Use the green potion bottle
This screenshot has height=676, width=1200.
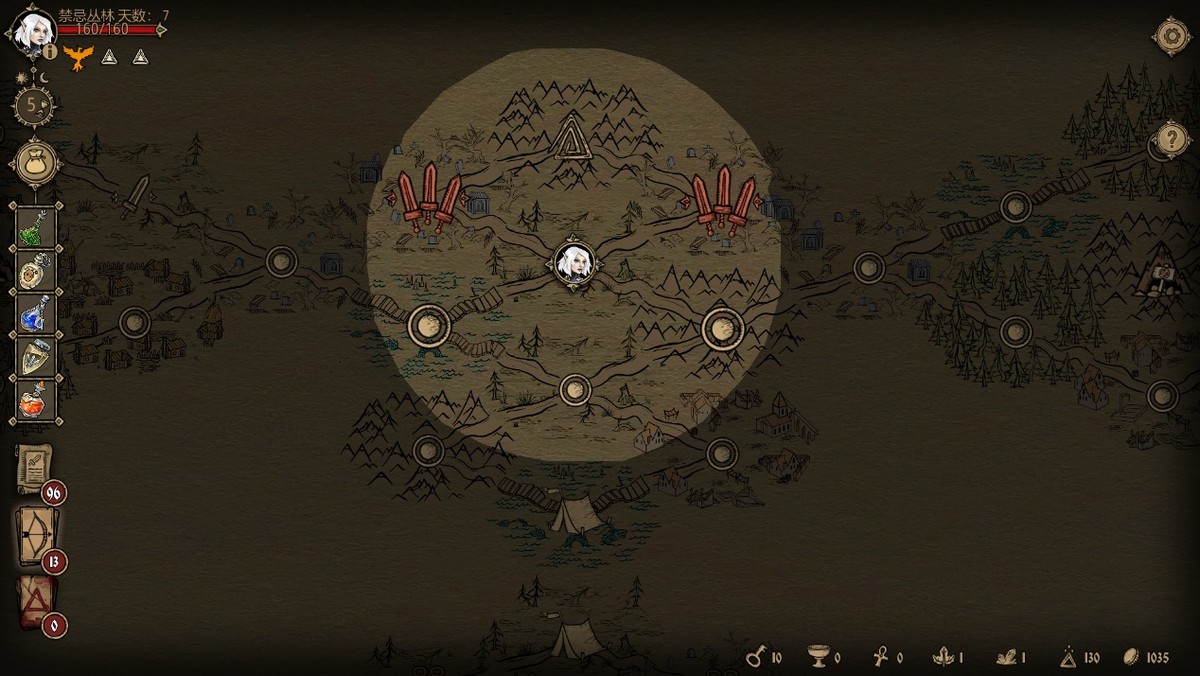[x=37, y=228]
